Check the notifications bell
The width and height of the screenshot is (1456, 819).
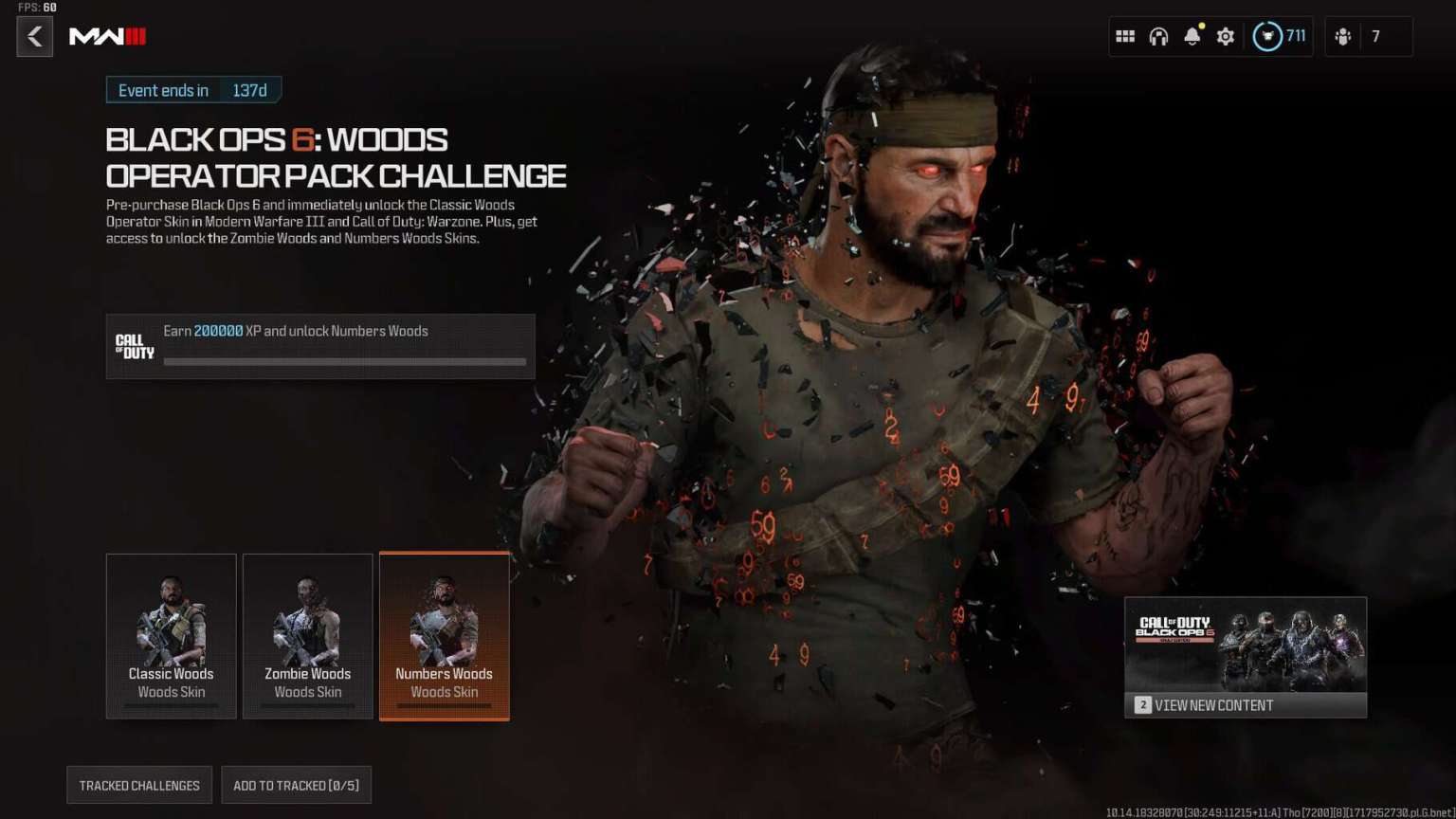coord(1192,36)
